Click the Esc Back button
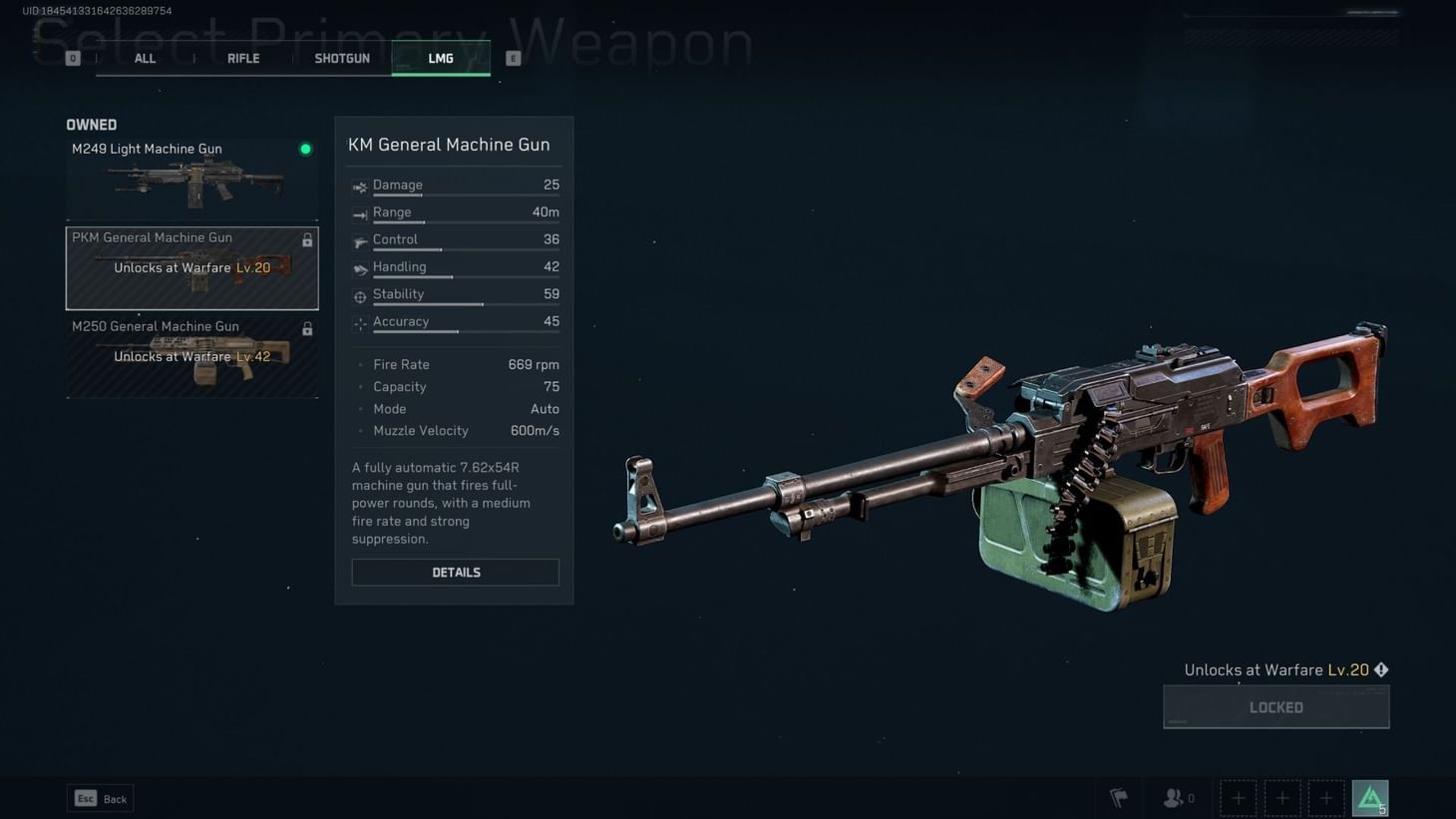This screenshot has width=1456, height=819. tap(99, 798)
